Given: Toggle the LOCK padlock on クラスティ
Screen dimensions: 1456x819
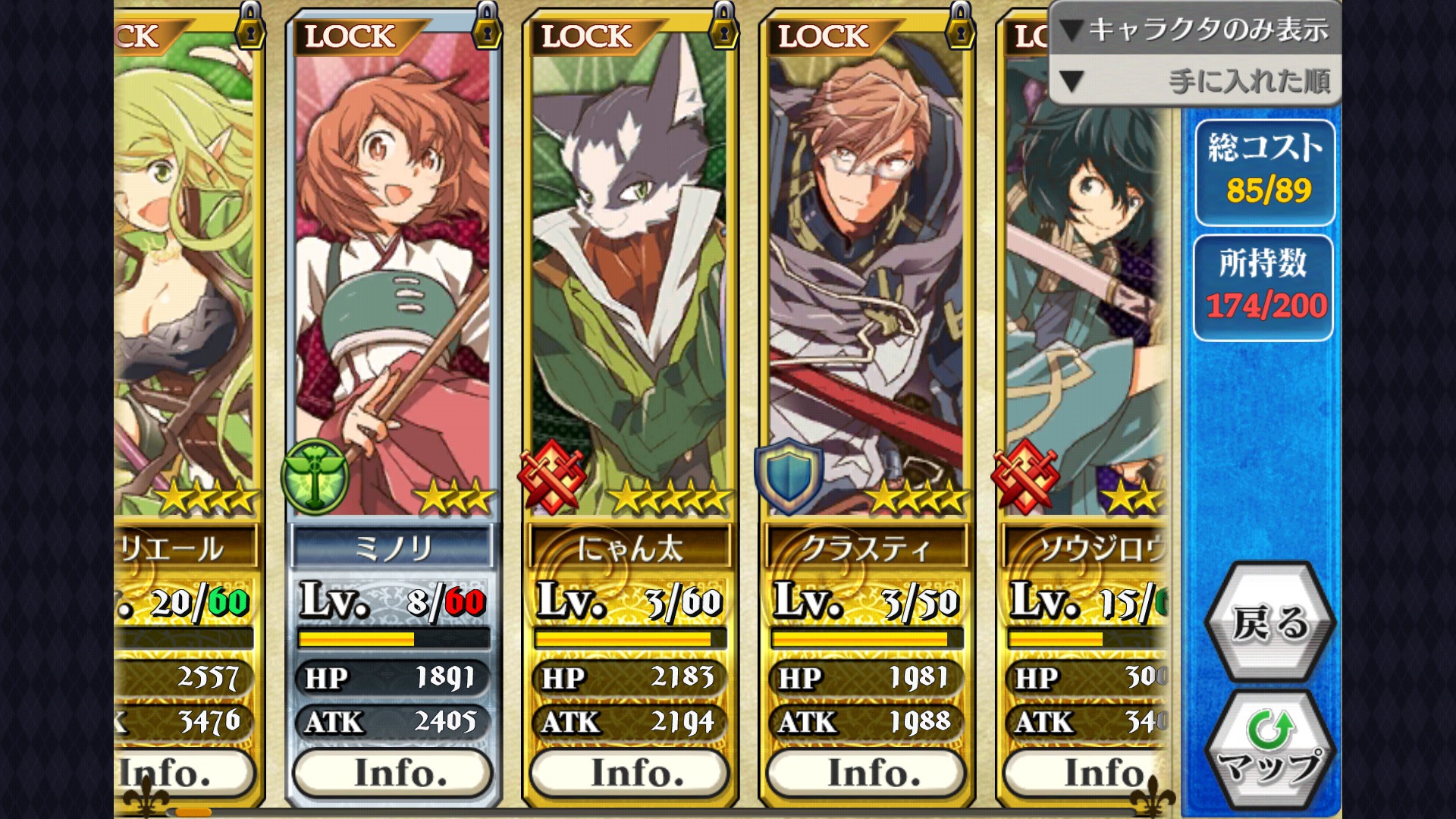Looking at the screenshot, I should (x=960, y=27).
